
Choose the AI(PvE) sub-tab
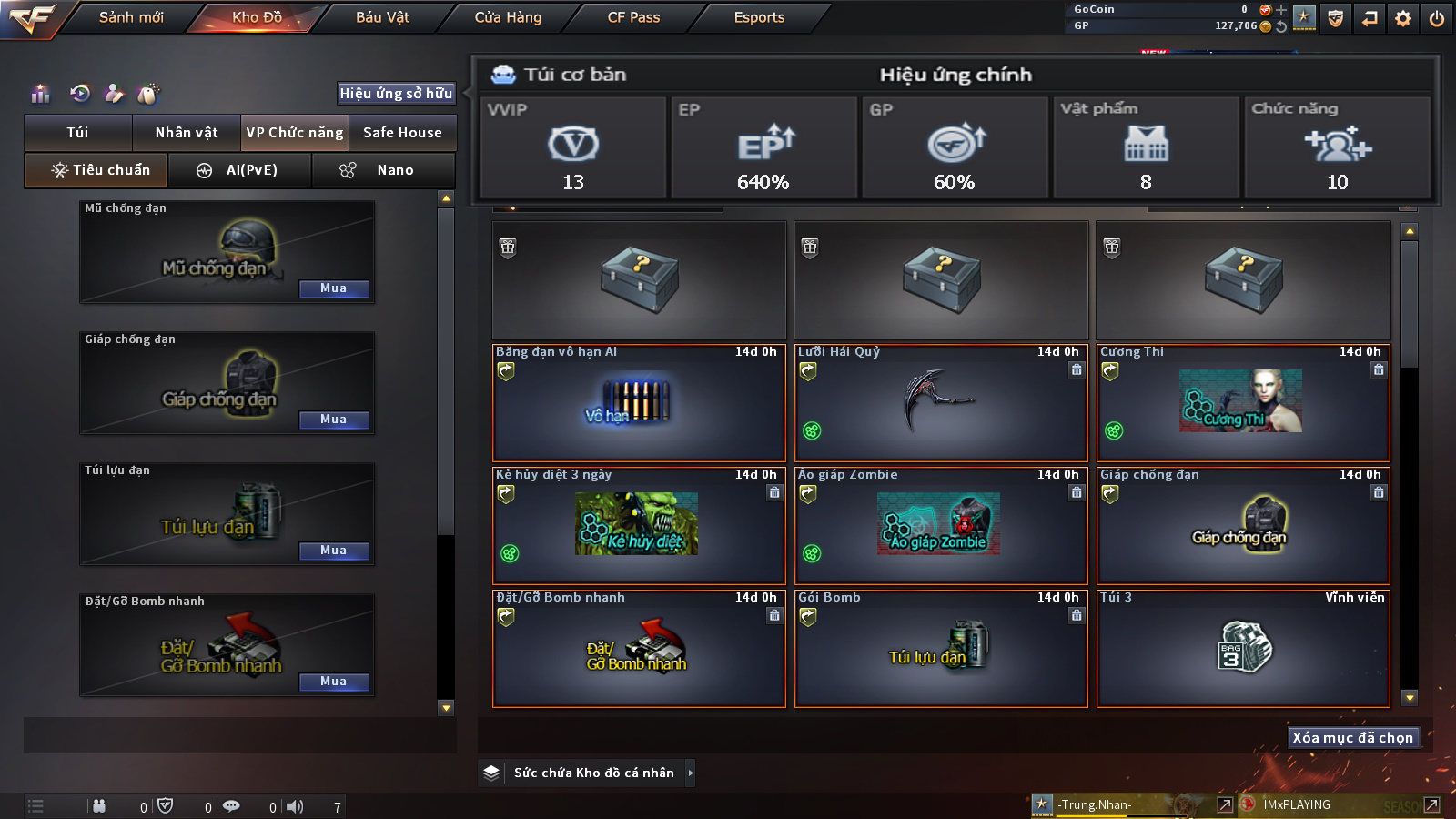[240, 170]
